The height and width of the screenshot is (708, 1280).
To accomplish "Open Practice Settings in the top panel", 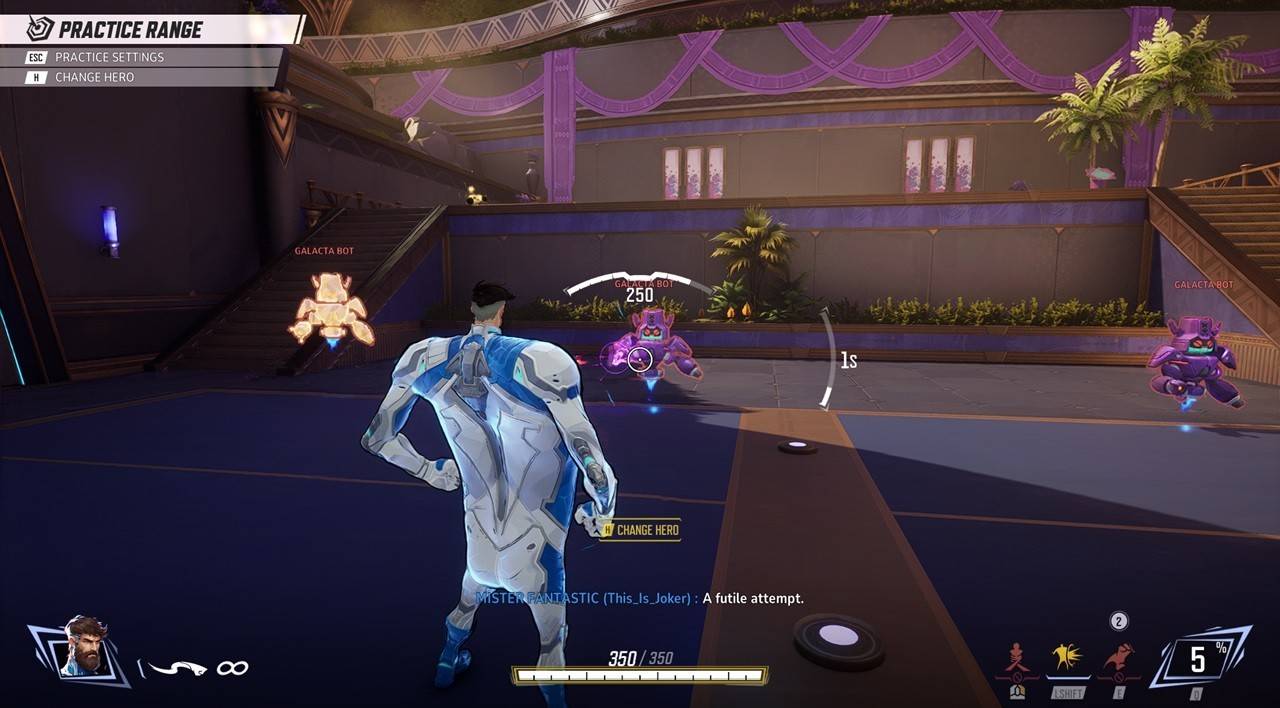I will pyautogui.click(x=109, y=57).
